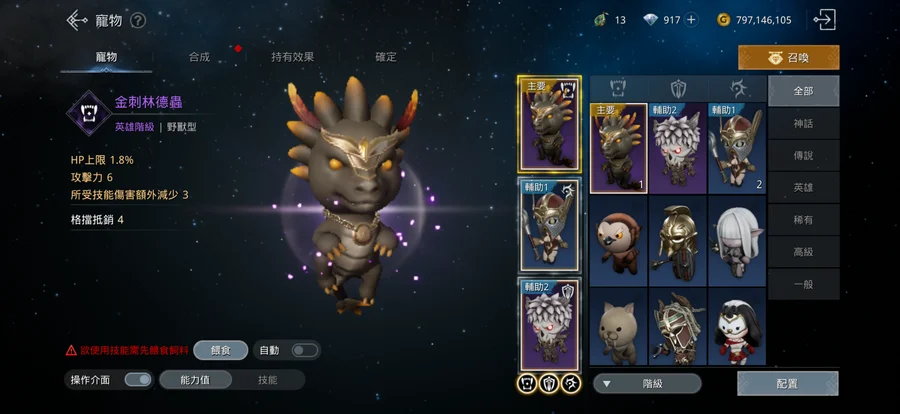Image resolution: width=900 pixels, height=414 pixels.
Task: Toggle the 自動 auto switch
Action: click(x=304, y=350)
